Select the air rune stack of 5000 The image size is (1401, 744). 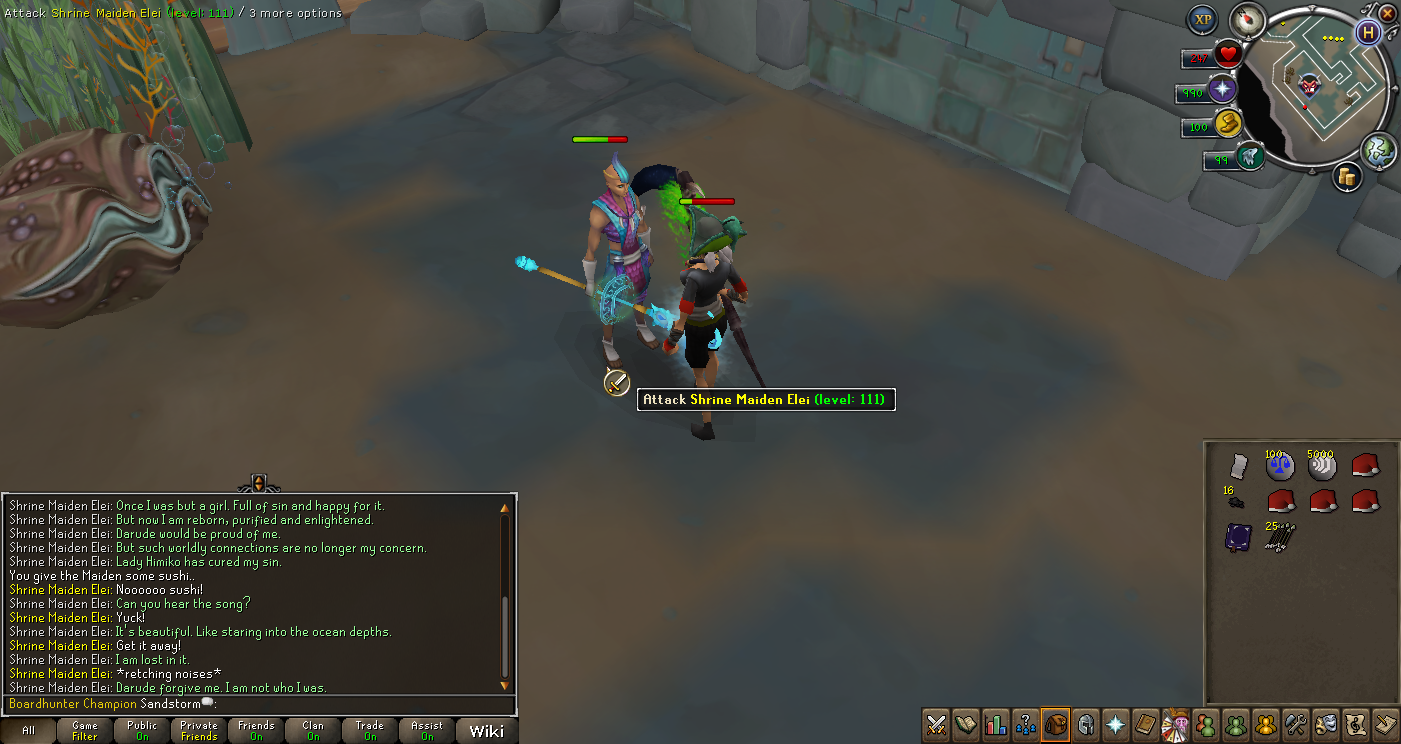click(1322, 466)
